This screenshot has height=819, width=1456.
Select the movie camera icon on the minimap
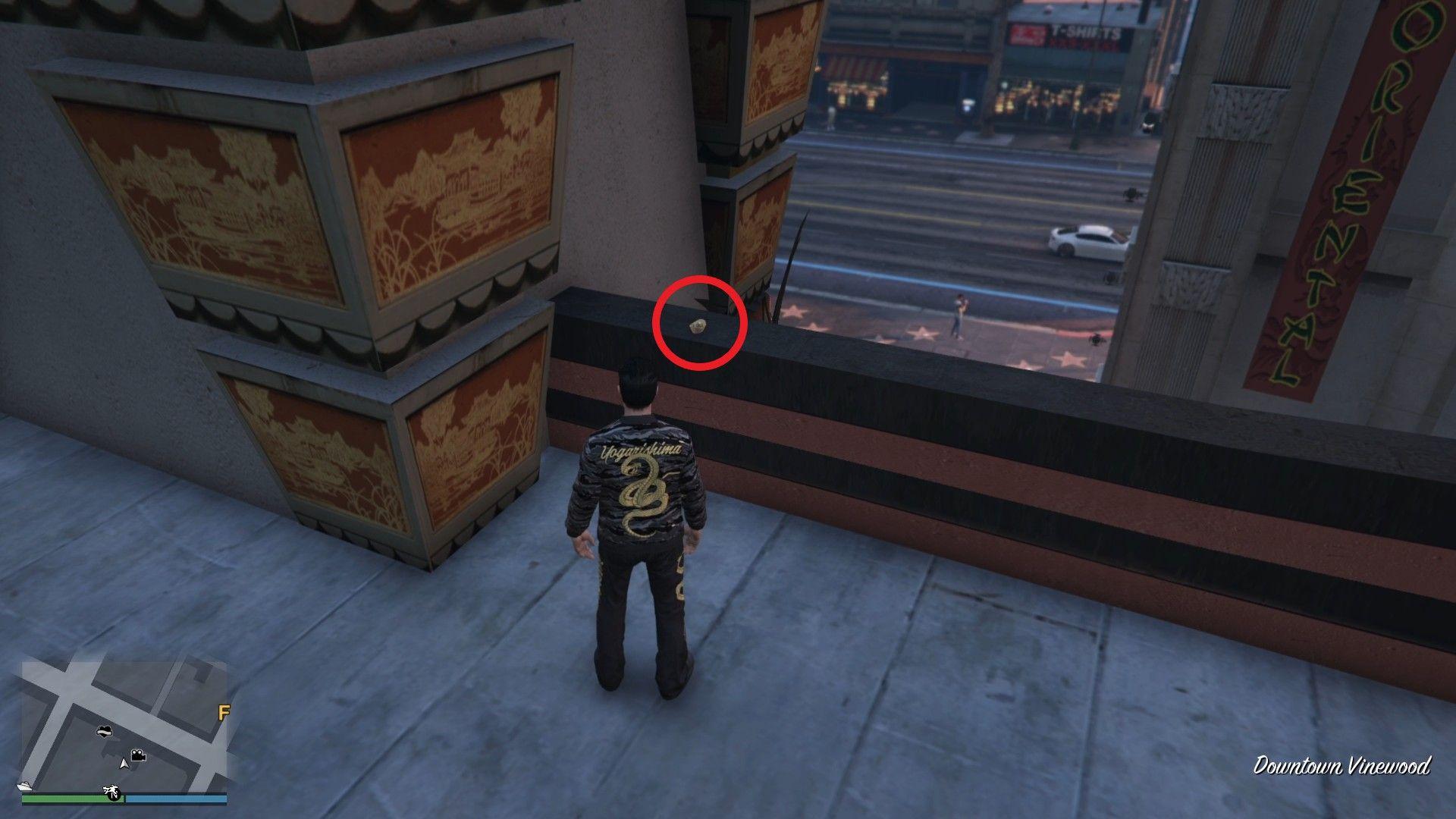(x=138, y=756)
